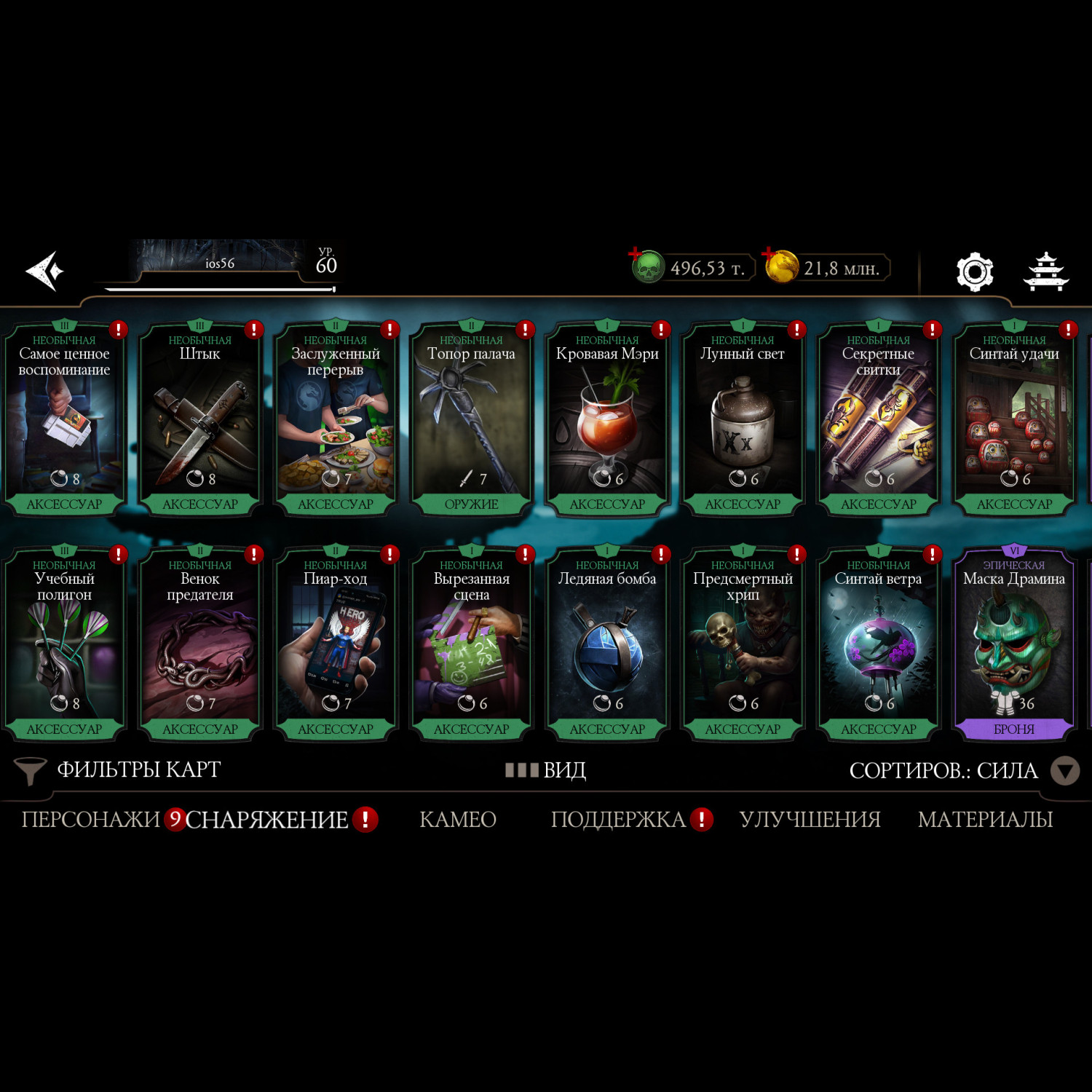Screen dimensions: 1092x1092
Task: Switch to the КАМЕО tab
Action: tap(457, 820)
